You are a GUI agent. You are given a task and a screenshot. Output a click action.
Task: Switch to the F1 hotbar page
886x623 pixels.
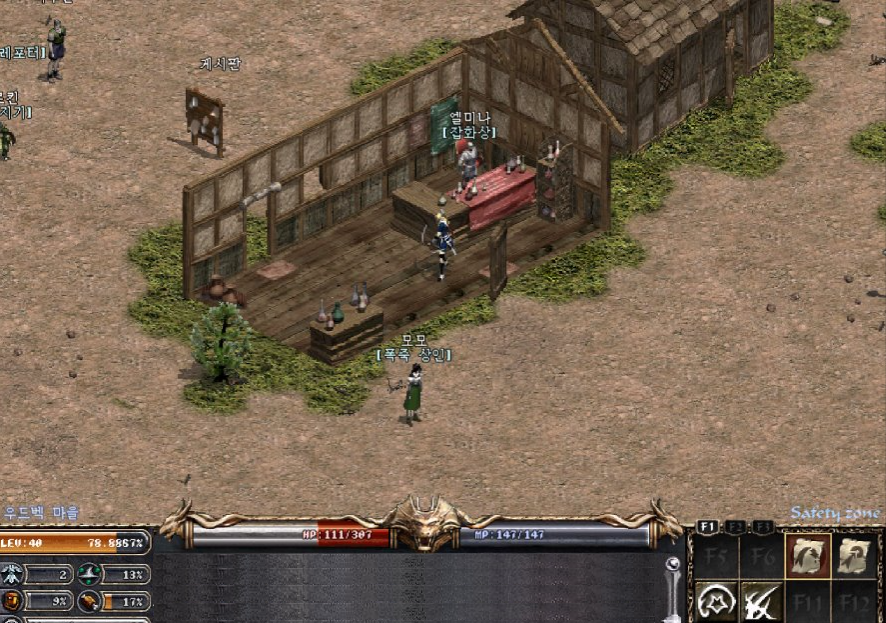coord(708,526)
